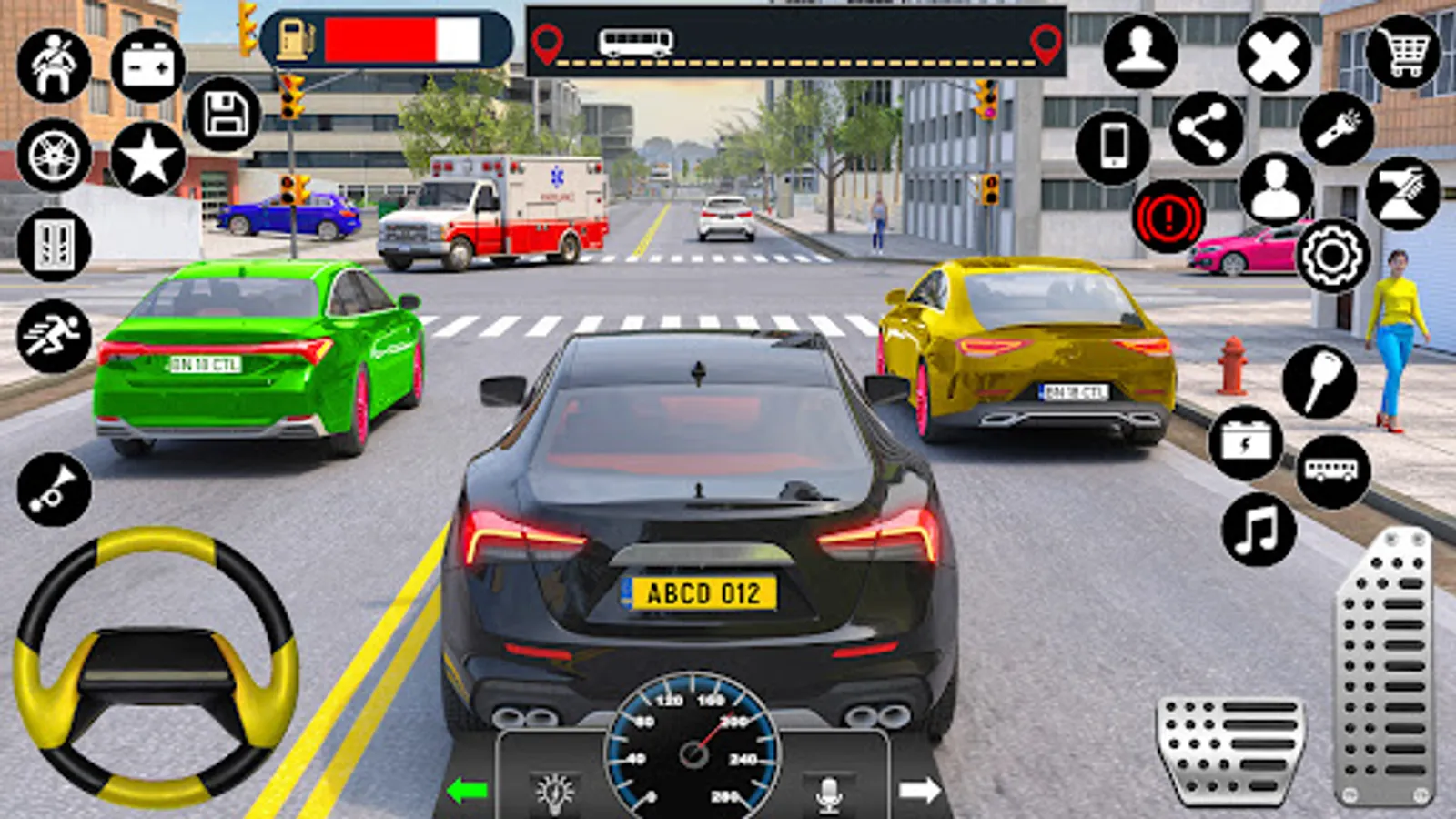Screen dimensions: 1456x819
Task: Tap the share icon
Action: point(1206,128)
